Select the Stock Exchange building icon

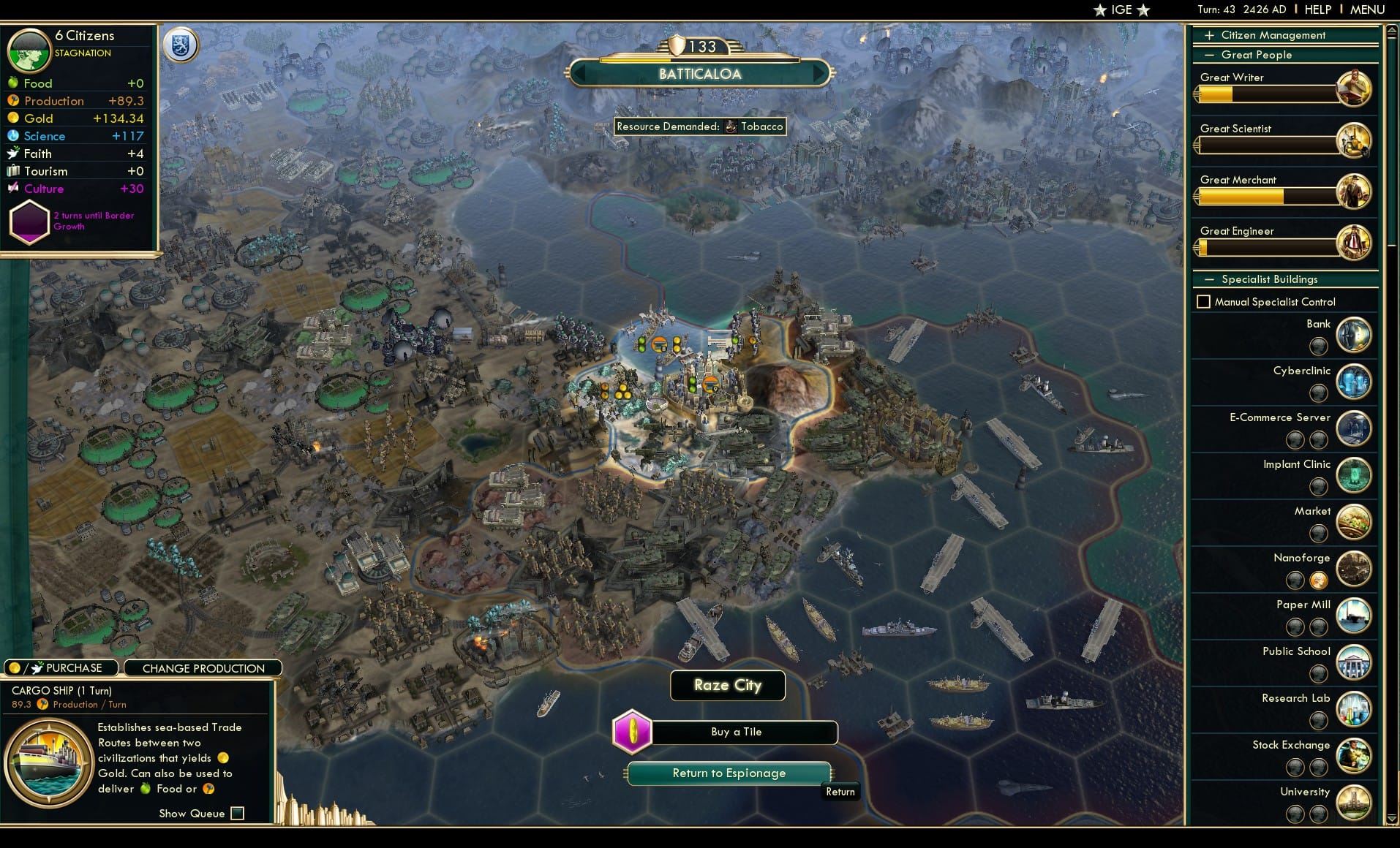click(1354, 755)
